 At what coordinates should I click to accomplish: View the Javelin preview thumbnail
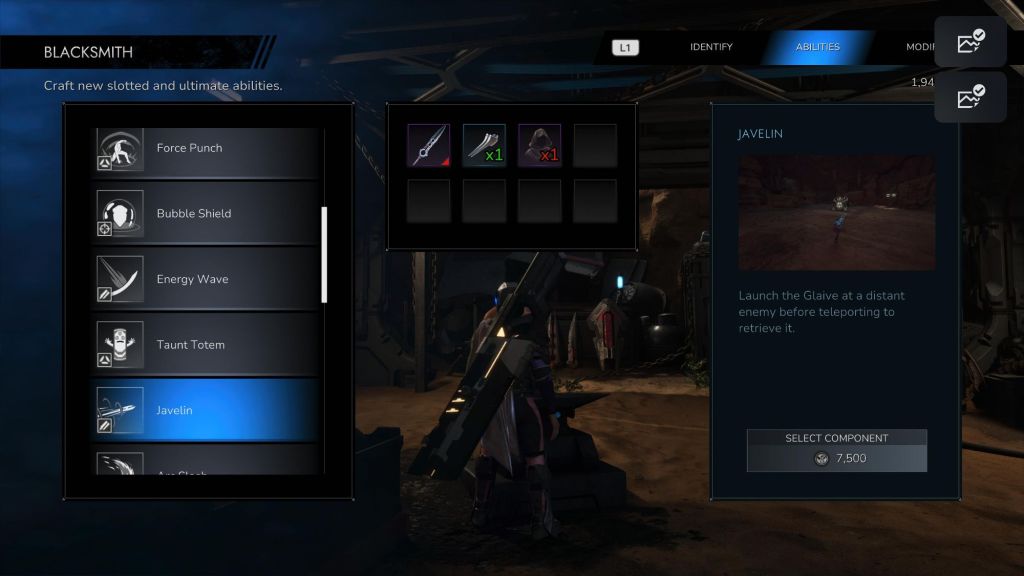837,212
